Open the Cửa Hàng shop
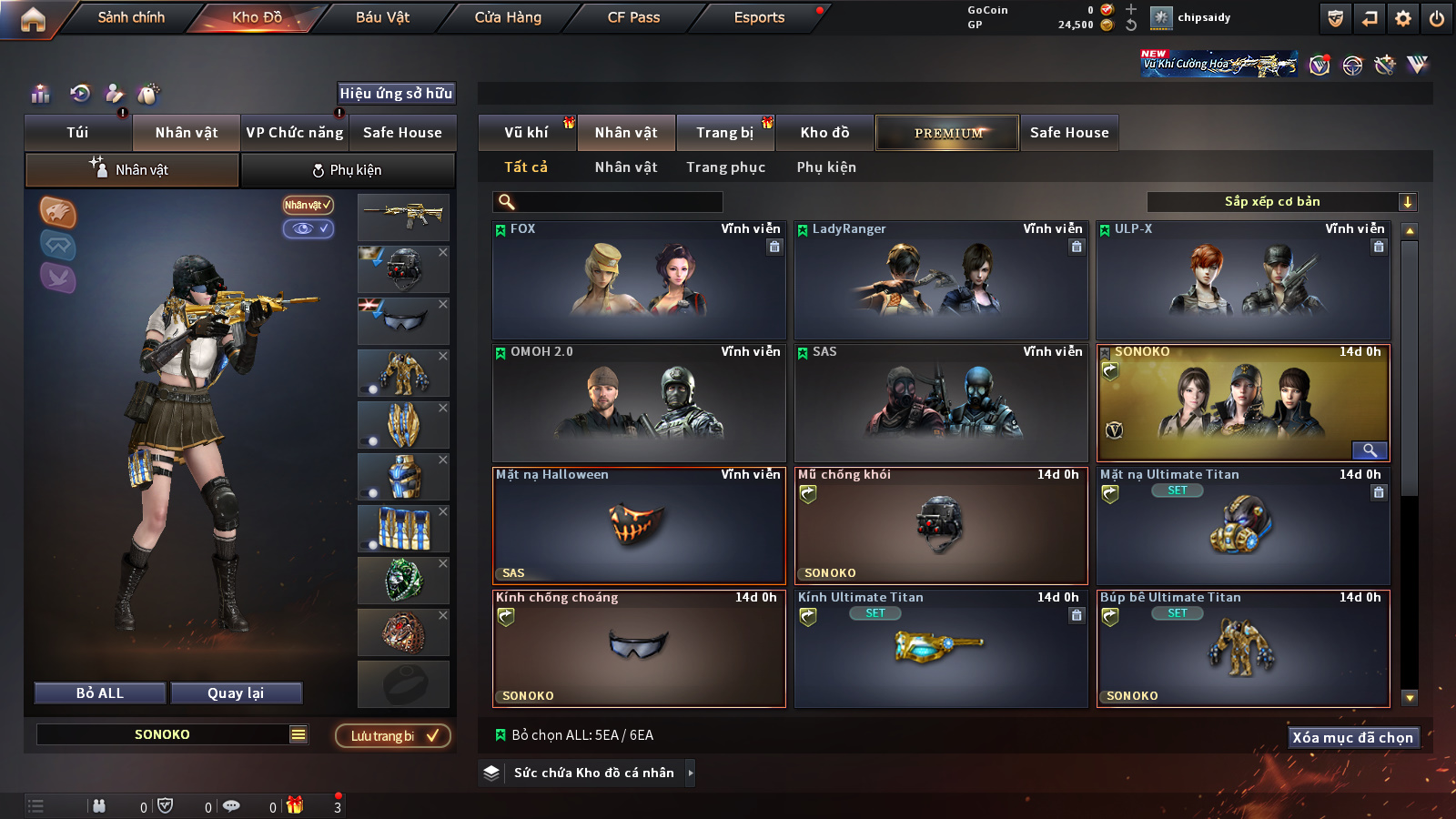 (x=508, y=17)
